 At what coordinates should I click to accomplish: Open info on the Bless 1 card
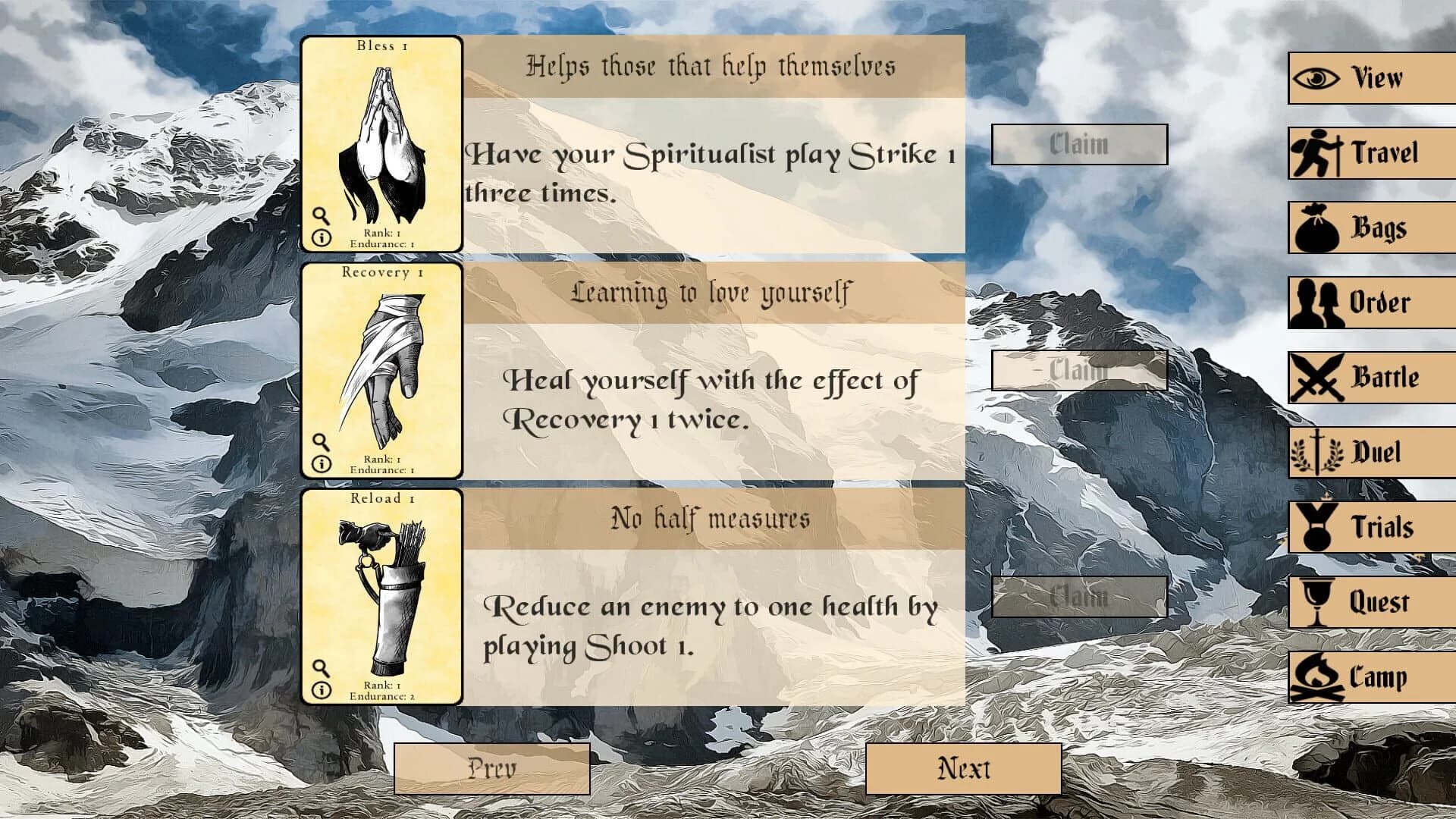click(322, 238)
